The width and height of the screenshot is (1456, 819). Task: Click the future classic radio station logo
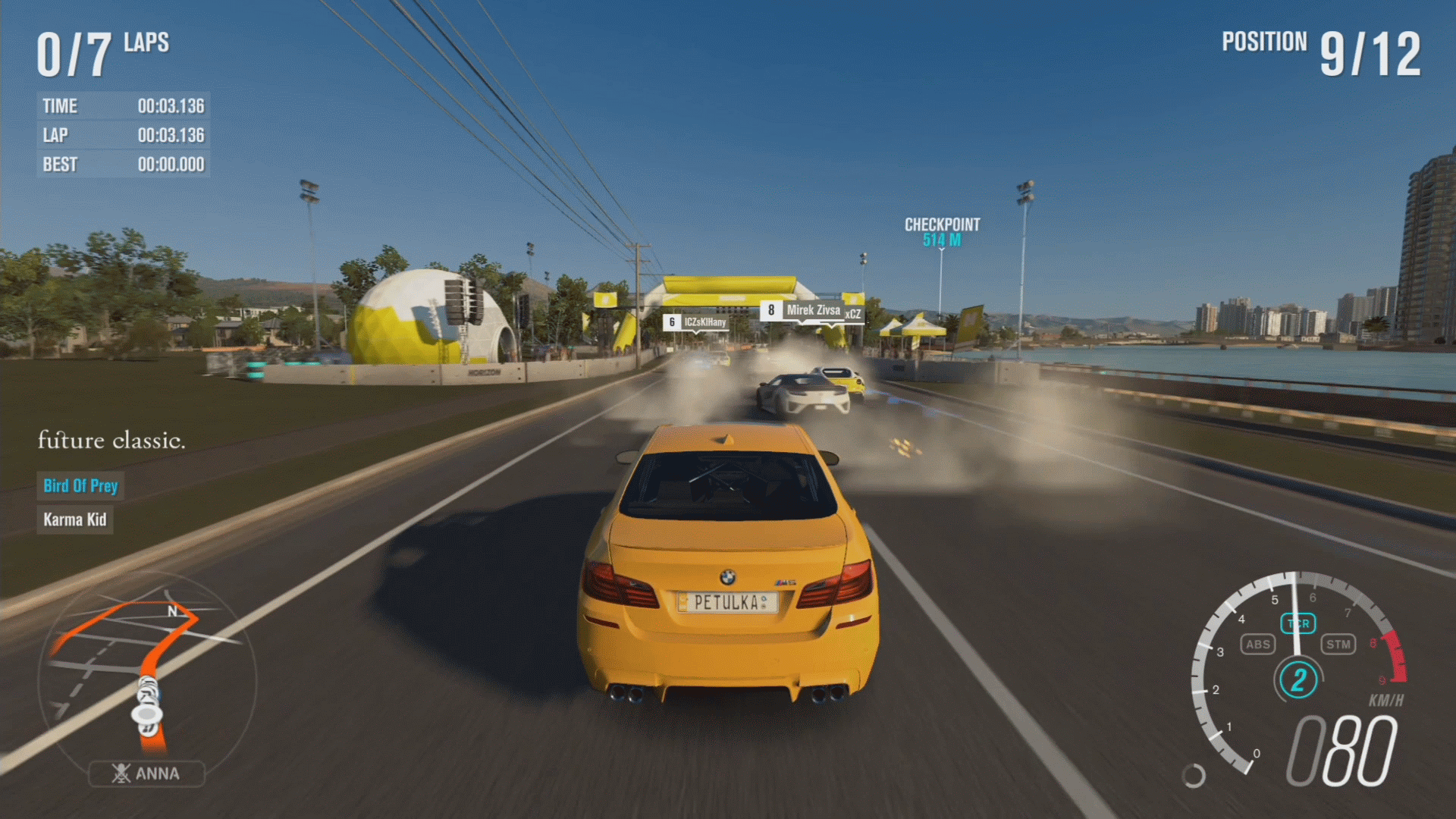click(111, 440)
